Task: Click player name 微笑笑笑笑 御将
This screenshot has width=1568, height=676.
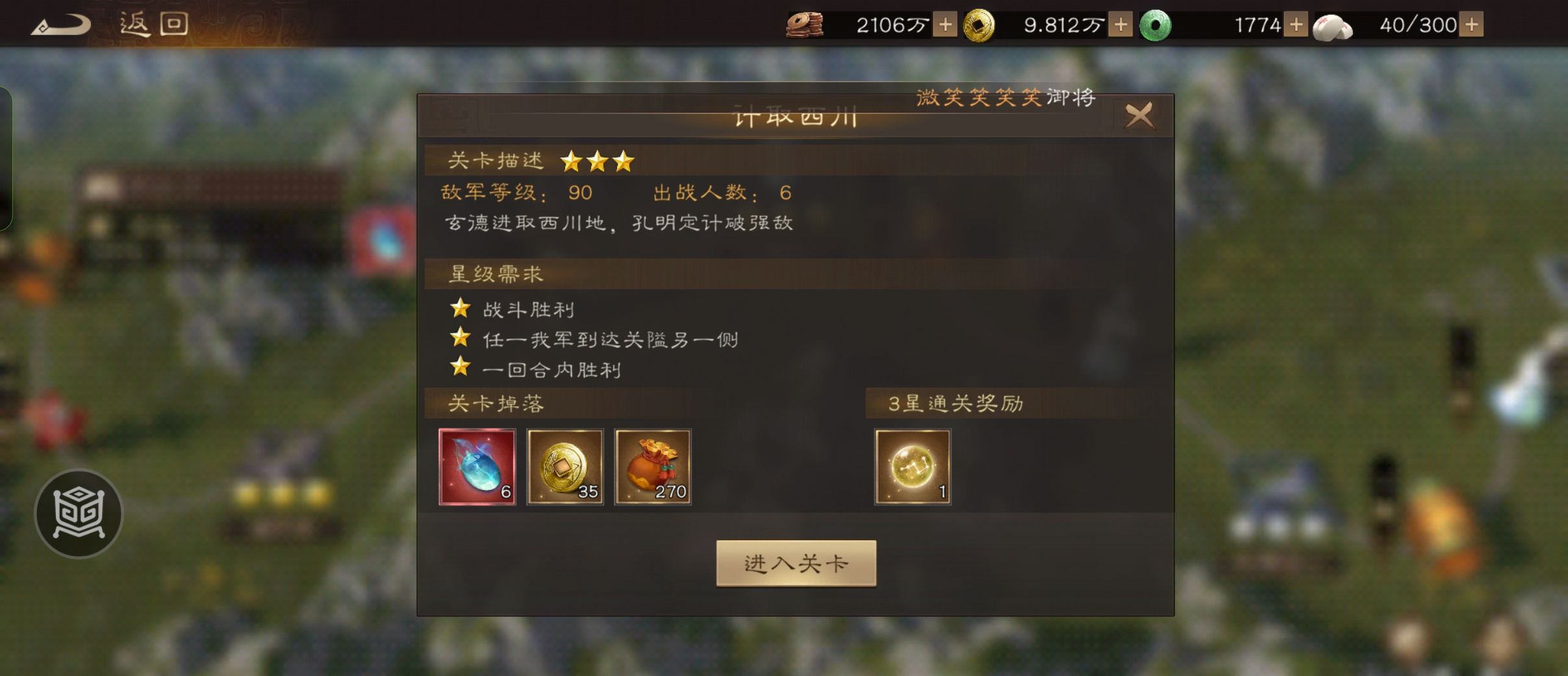Action: pos(1007,96)
